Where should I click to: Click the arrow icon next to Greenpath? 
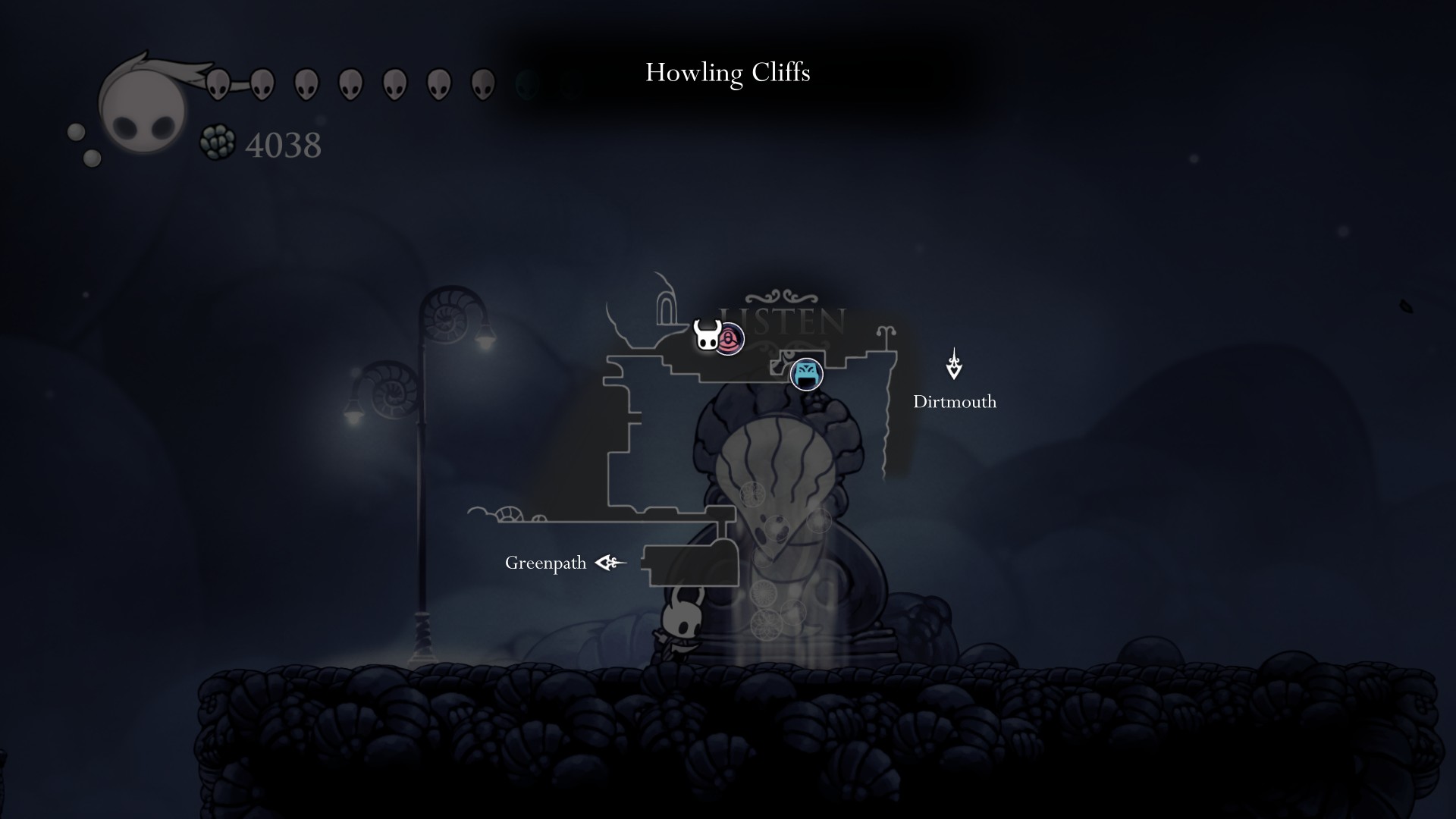pos(608,563)
